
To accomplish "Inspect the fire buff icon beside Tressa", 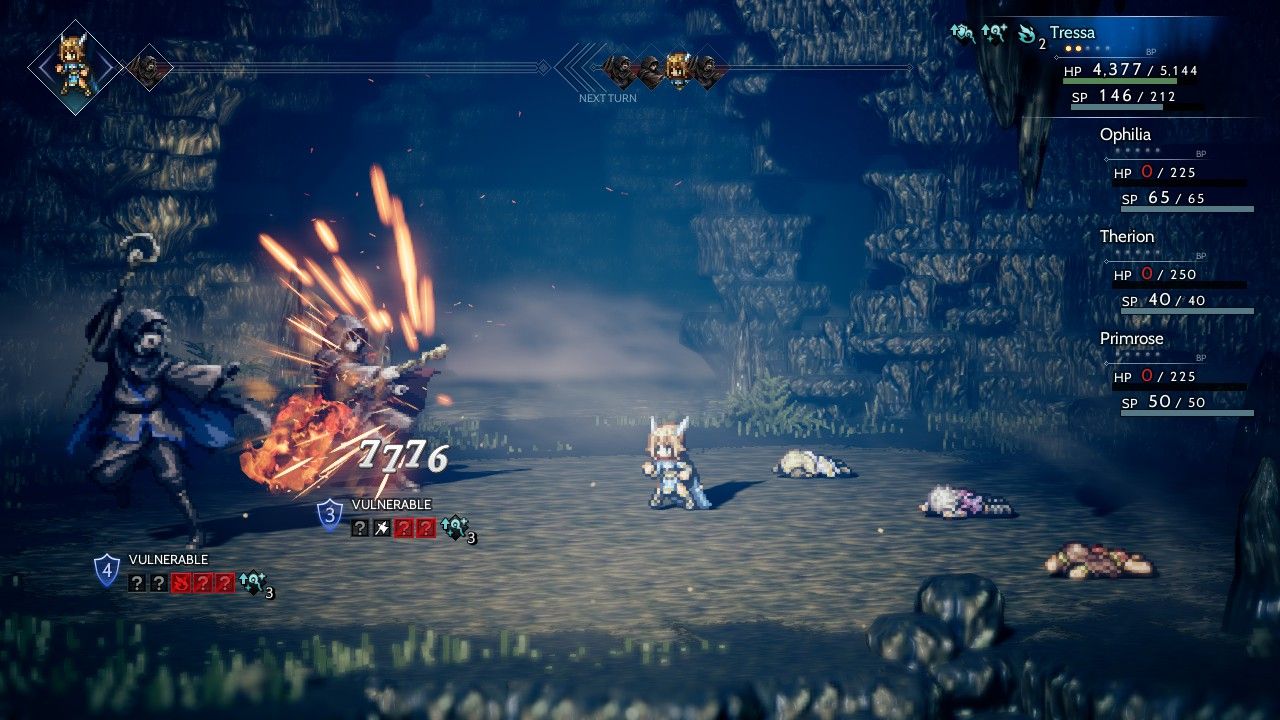I will pyautogui.click(x=1025, y=34).
